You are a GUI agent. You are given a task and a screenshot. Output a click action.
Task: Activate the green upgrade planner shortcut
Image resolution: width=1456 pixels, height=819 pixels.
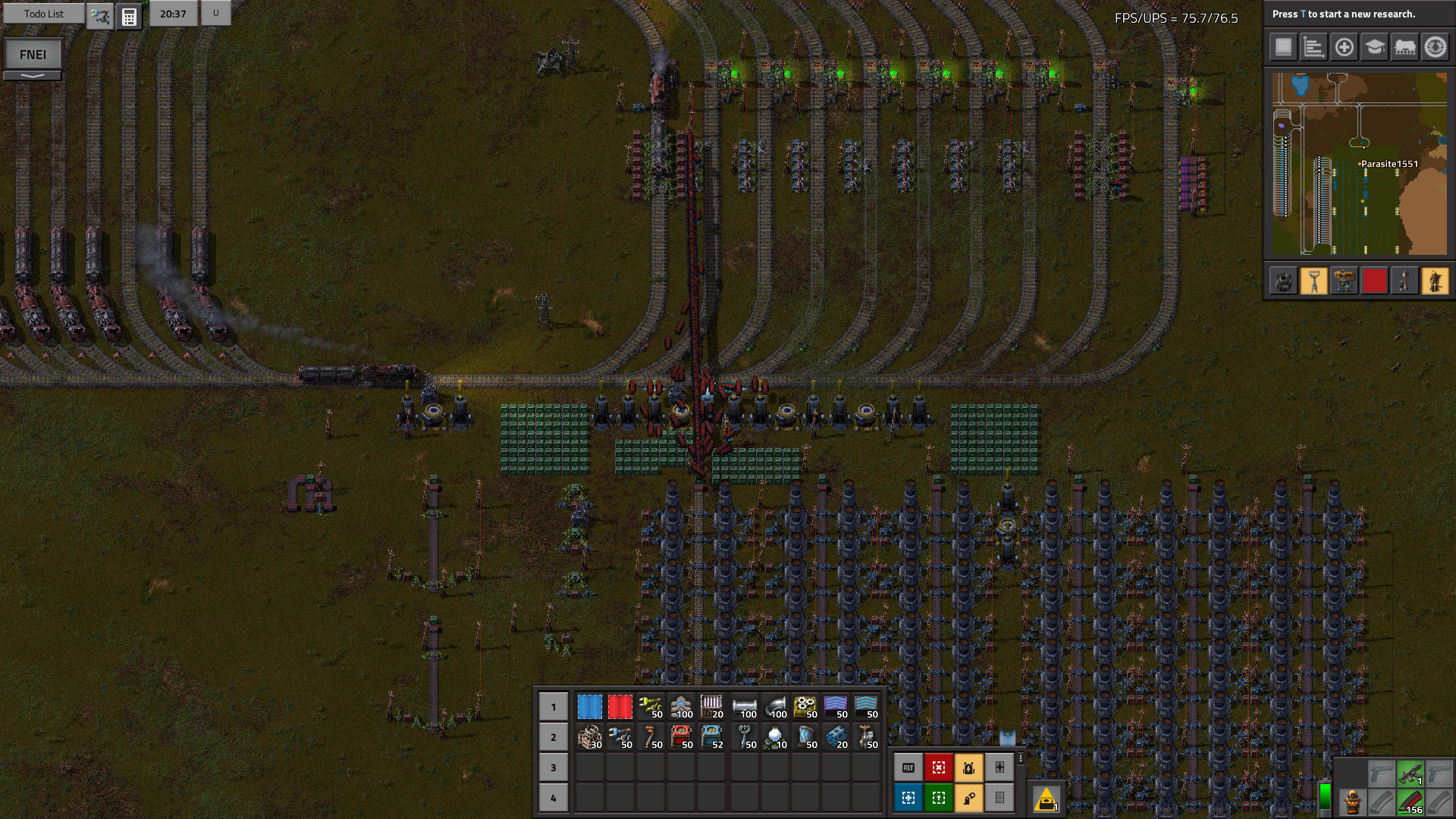(x=939, y=798)
